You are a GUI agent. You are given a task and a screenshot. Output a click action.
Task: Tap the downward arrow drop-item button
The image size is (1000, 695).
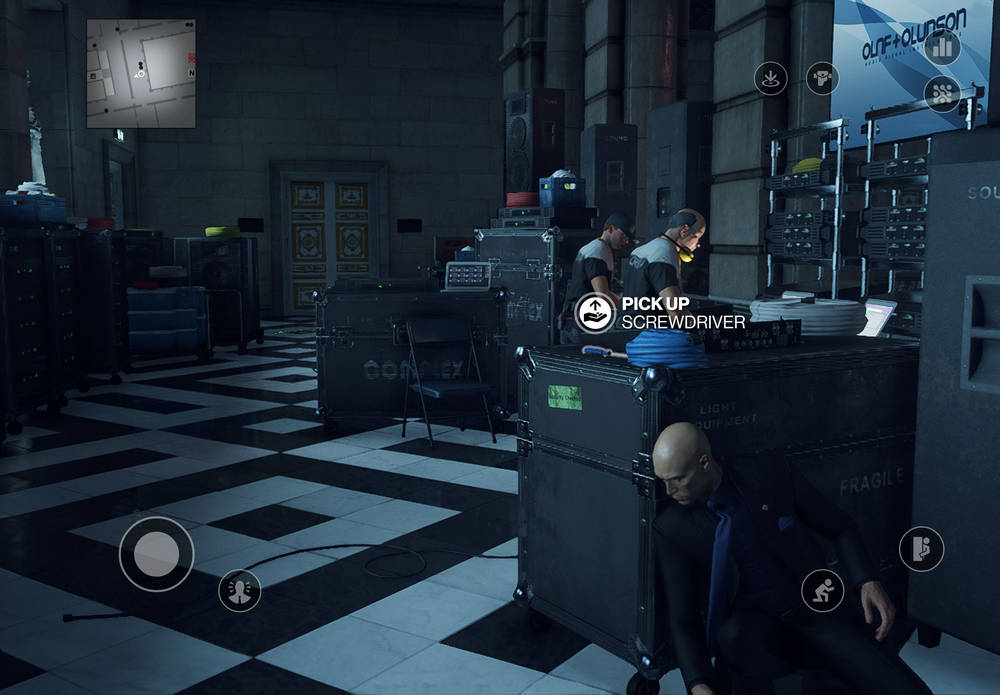click(x=770, y=78)
